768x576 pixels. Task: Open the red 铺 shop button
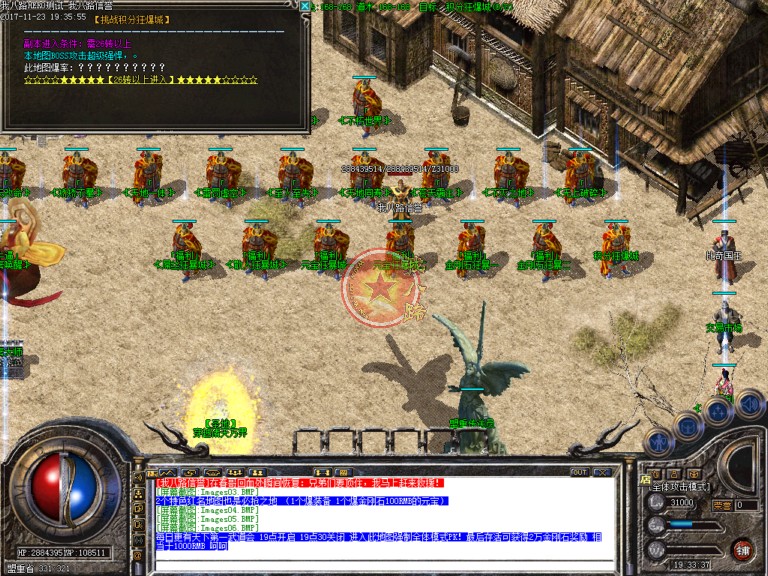point(742,550)
